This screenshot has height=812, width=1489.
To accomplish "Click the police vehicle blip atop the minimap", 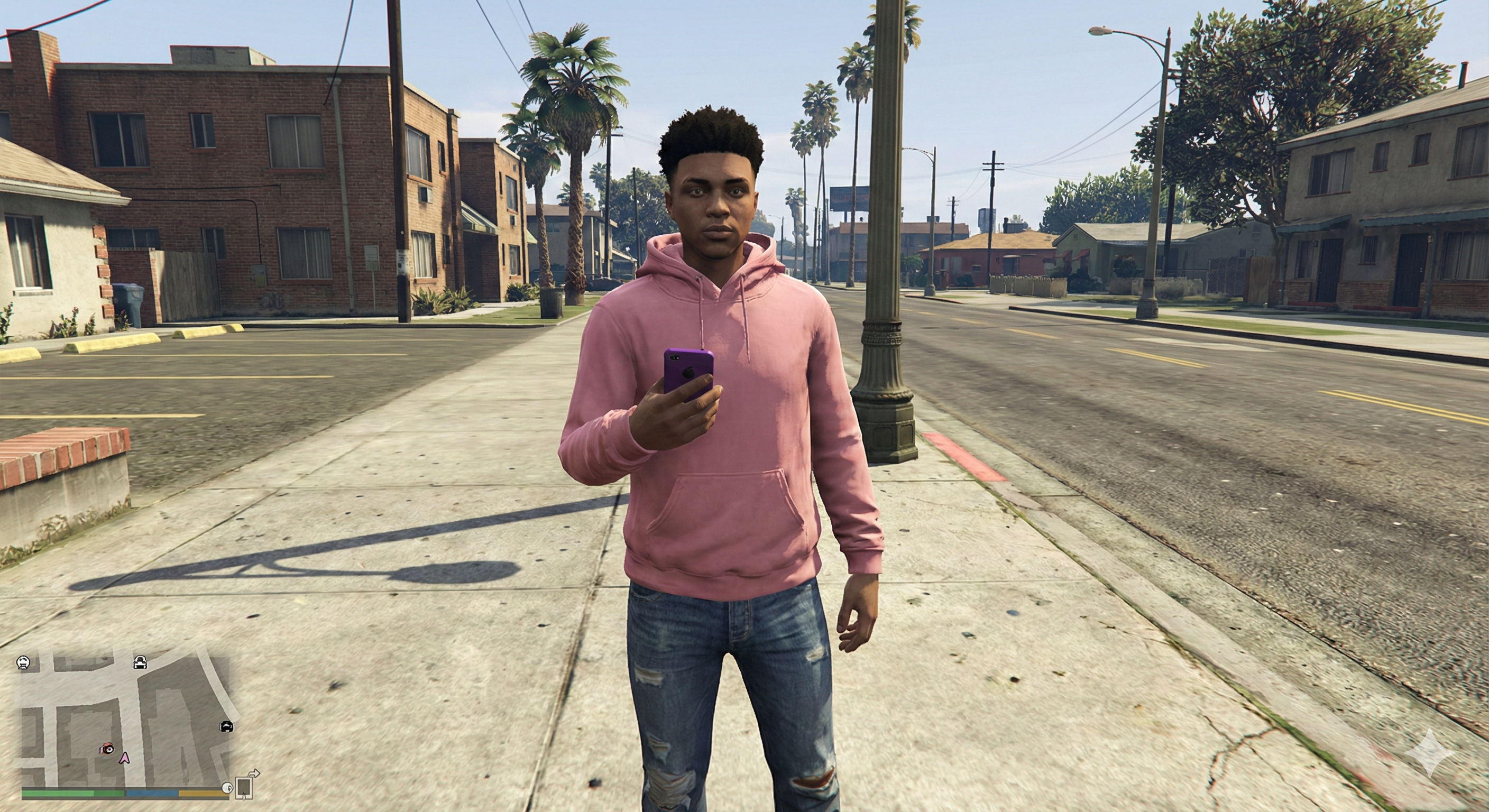I will 140,663.
